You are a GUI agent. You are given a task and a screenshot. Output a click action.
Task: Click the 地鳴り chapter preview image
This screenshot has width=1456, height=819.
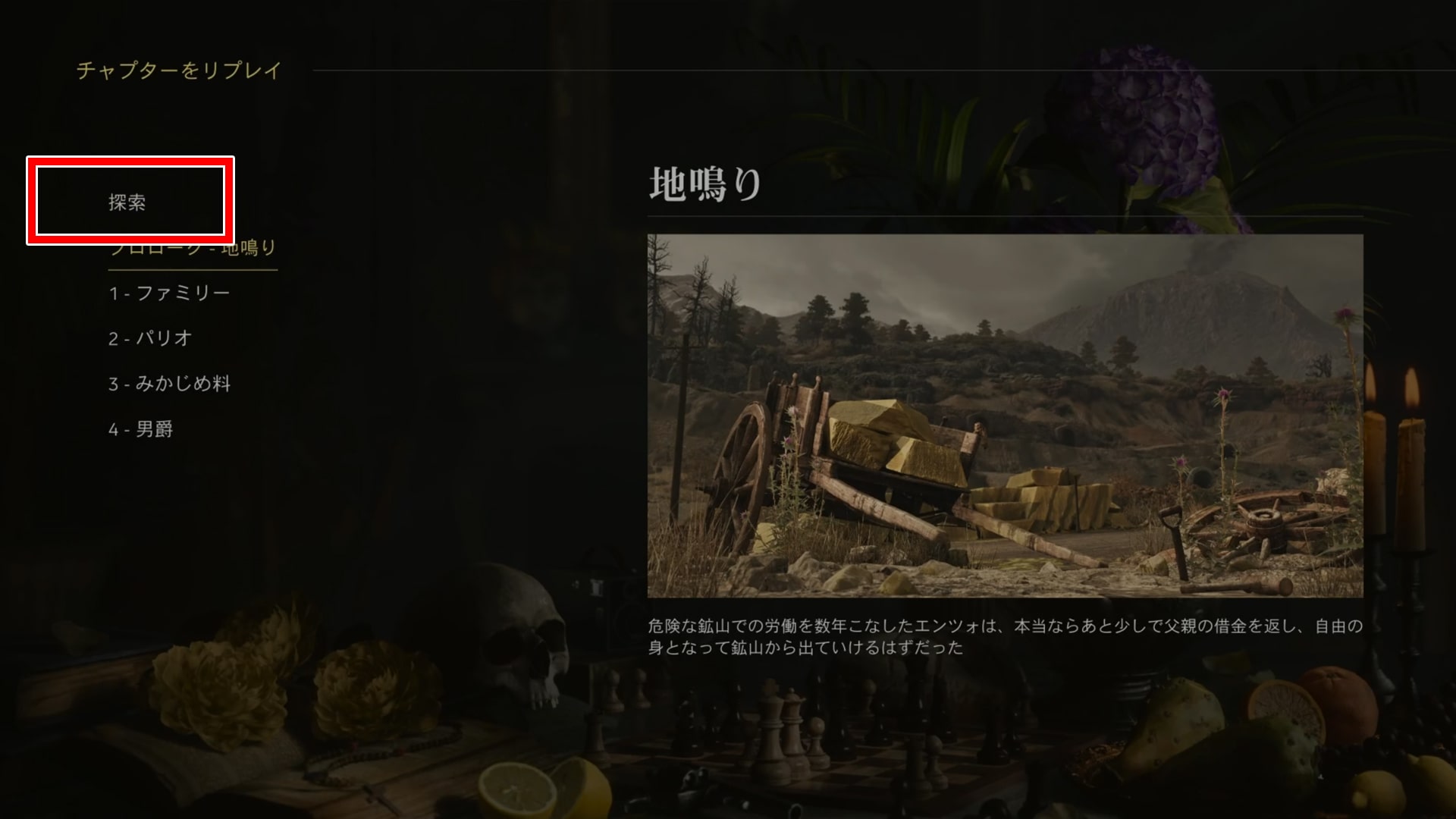(1005, 416)
